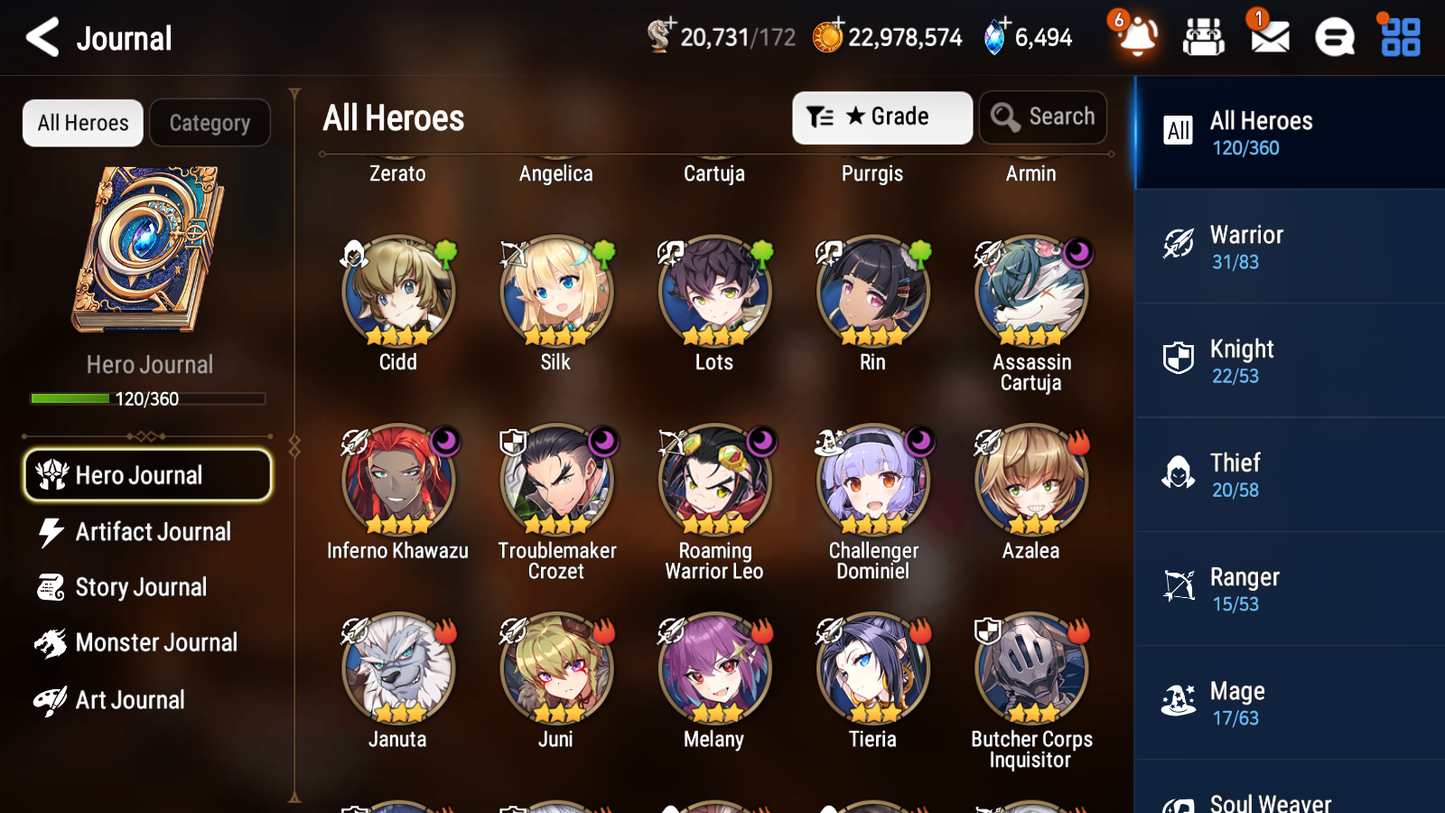Screen dimensions: 1445x813
Task: Open the Story Journal
Action: [x=140, y=587]
